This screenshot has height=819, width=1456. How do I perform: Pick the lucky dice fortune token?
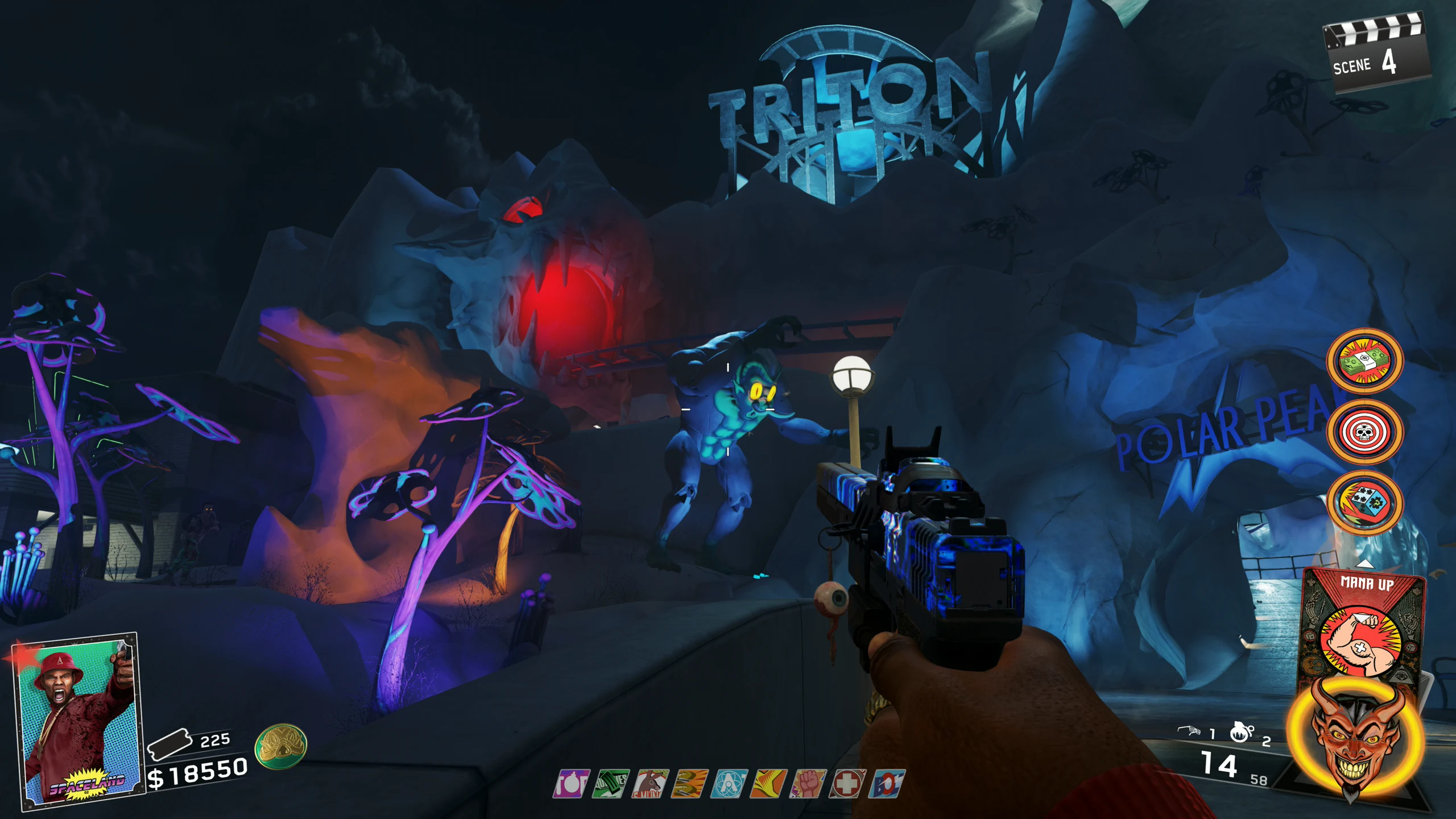tap(1364, 502)
